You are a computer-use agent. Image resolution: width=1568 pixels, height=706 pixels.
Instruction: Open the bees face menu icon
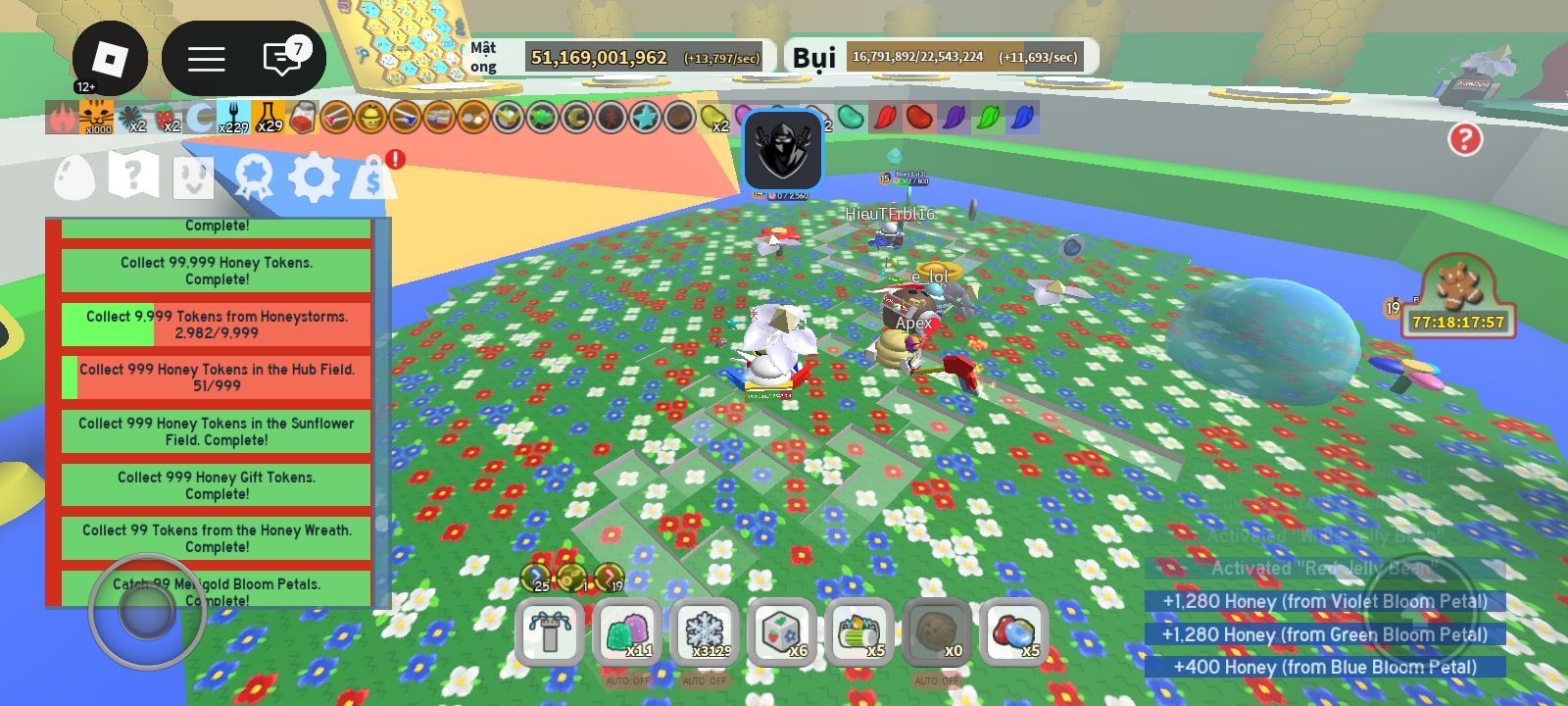click(193, 177)
